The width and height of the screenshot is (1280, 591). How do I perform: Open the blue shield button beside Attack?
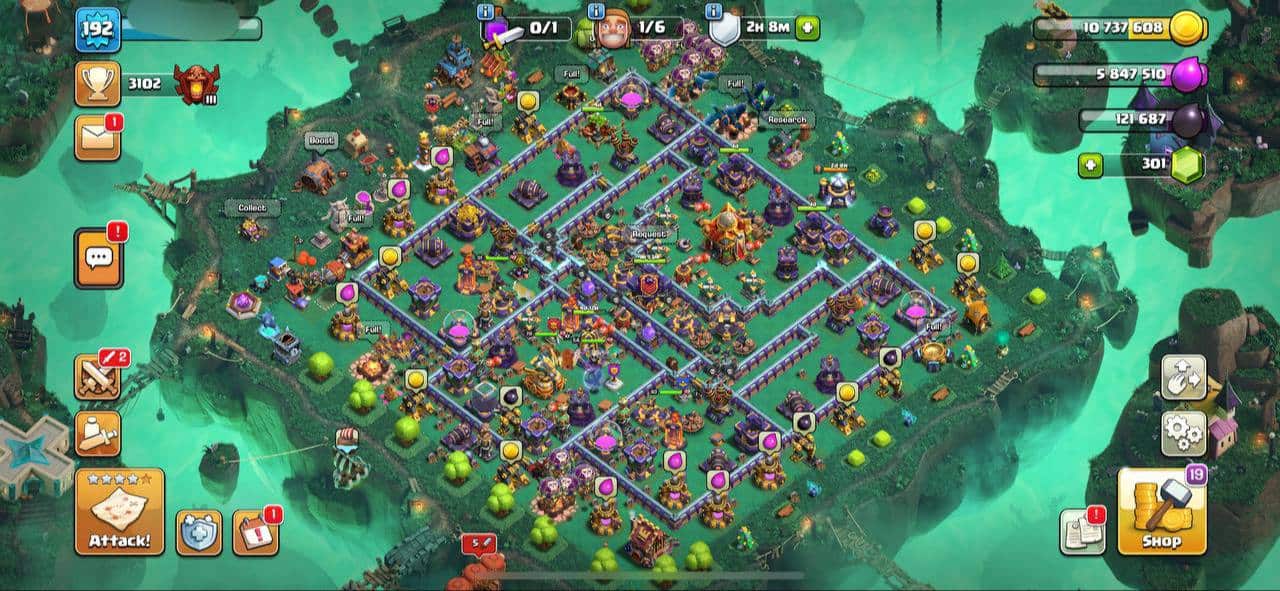point(199,532)
